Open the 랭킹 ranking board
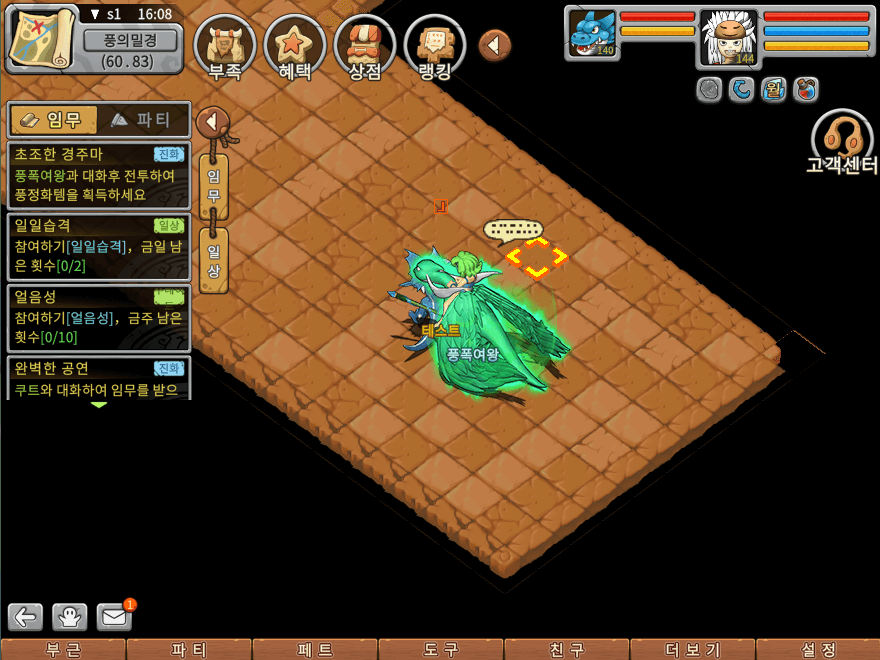Screen dimensions: 880x660 pos(435,46)
